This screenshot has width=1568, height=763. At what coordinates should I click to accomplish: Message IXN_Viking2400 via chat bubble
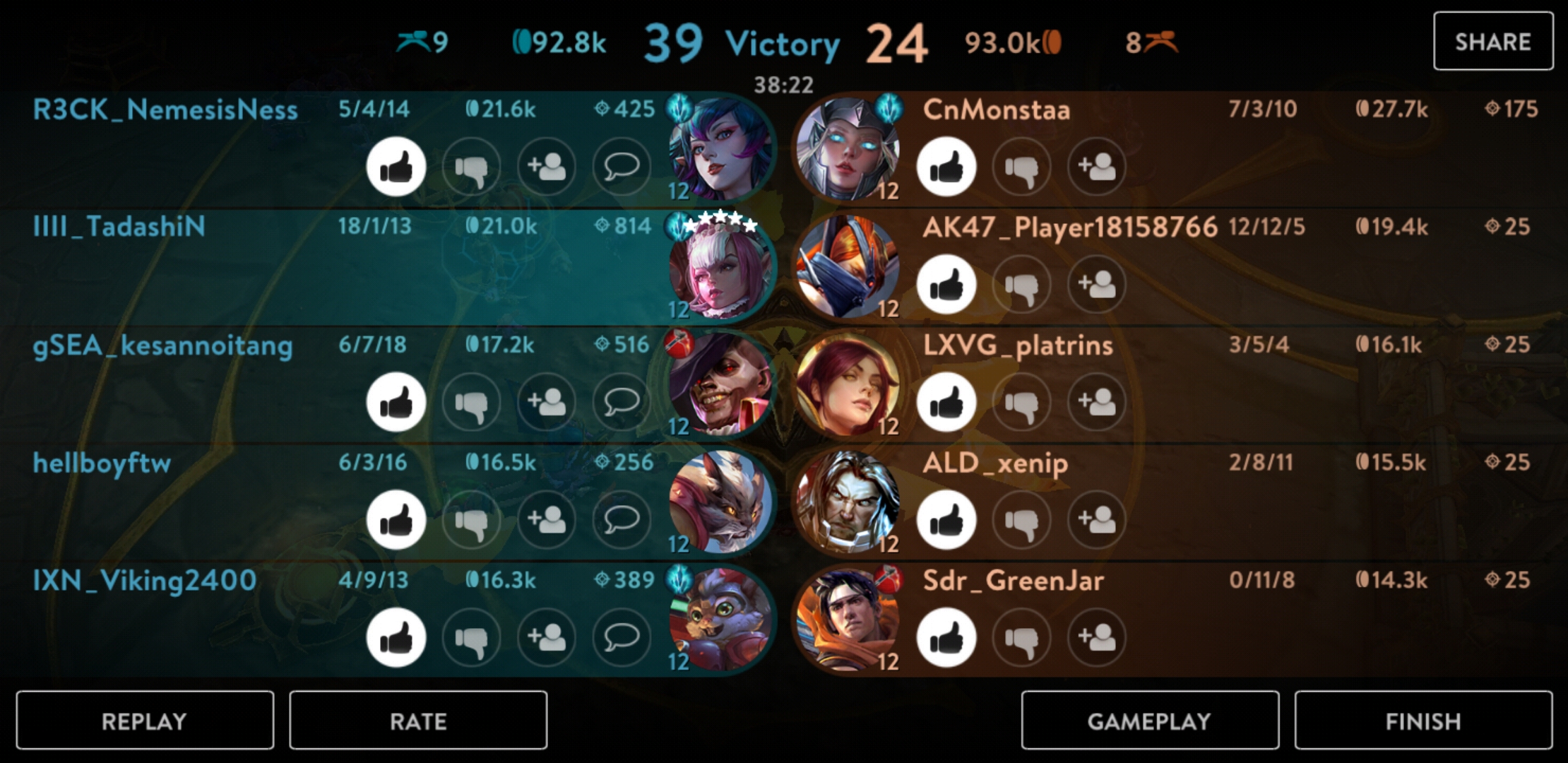(622, 637)
